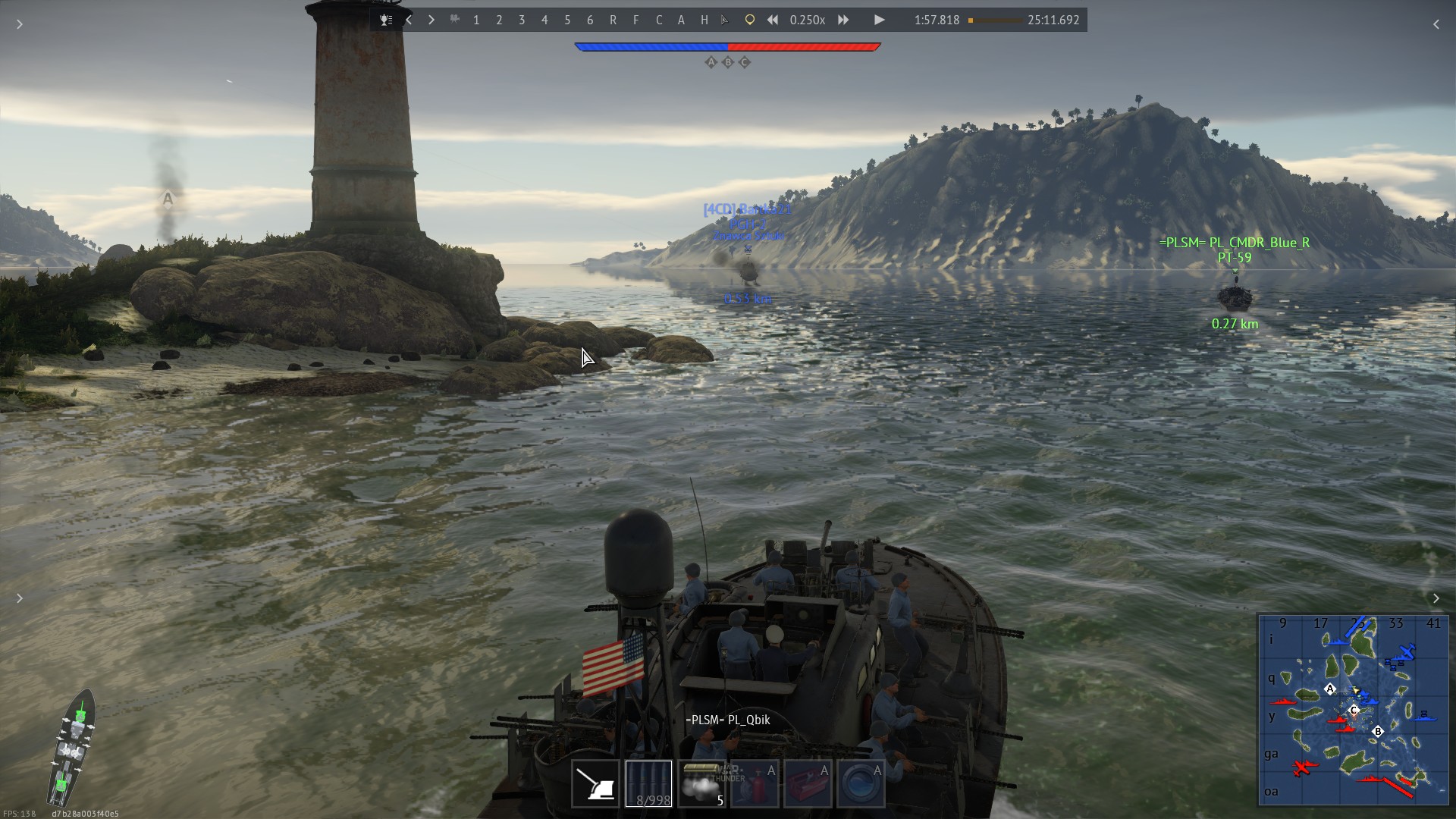Resume replay with the play button
Screen dimensions: 1456x819
coord(879,20)
